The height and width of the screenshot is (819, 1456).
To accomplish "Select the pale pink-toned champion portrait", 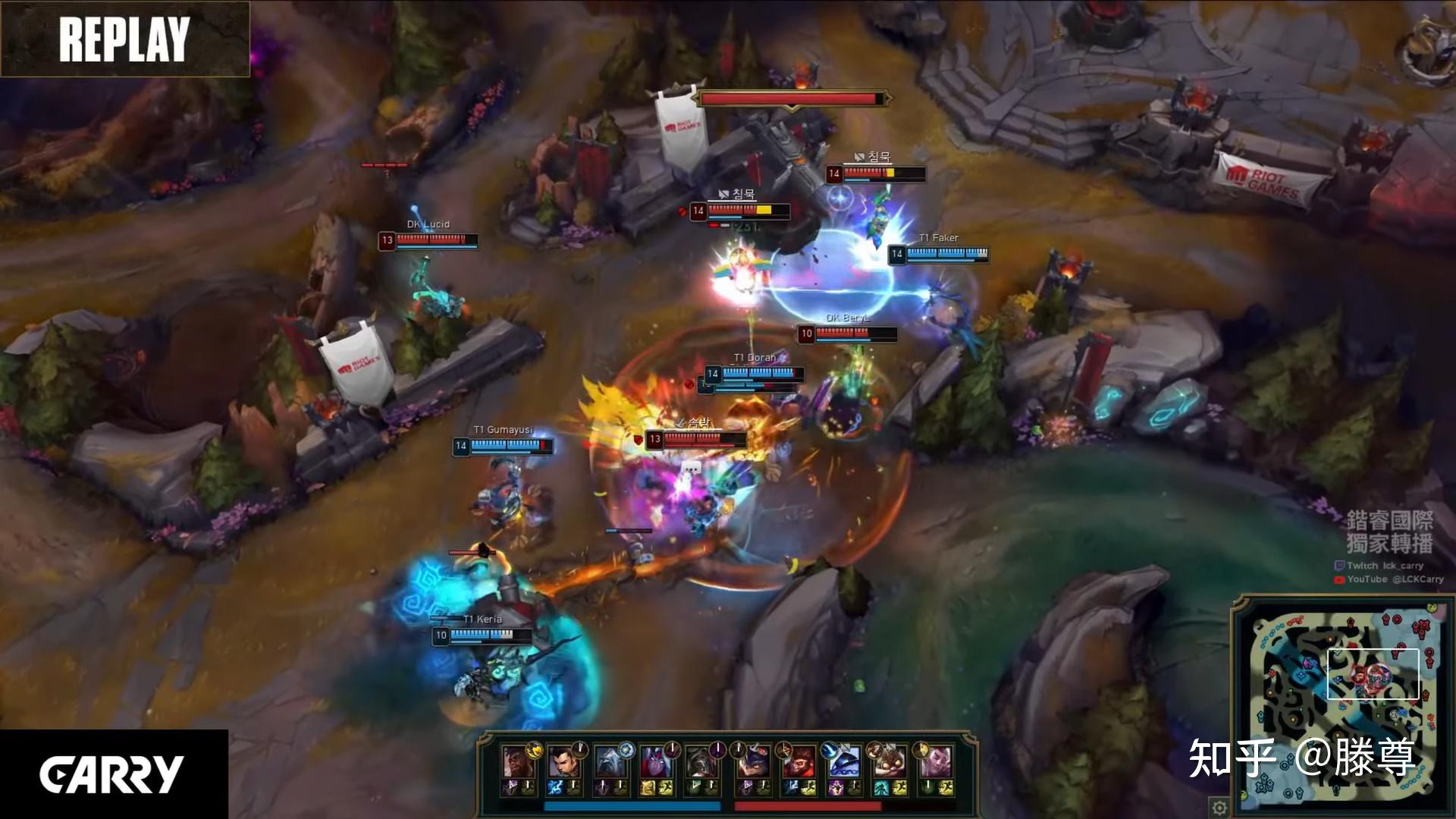I will (936, 761).
